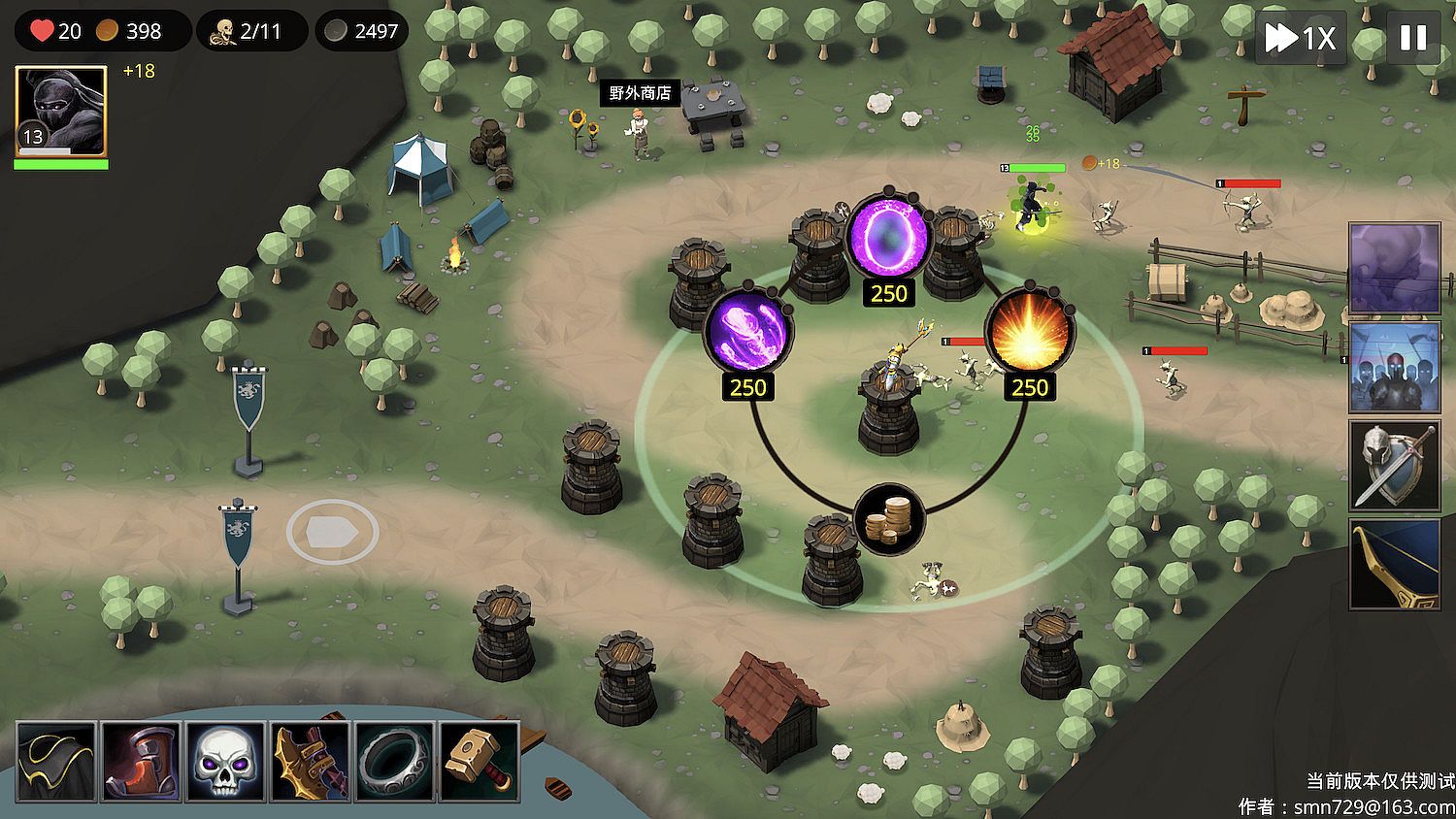Select the war hammer item slot
Viewport: 1456px width, 819px height.
pyautogui.click(x=479, y=761)
